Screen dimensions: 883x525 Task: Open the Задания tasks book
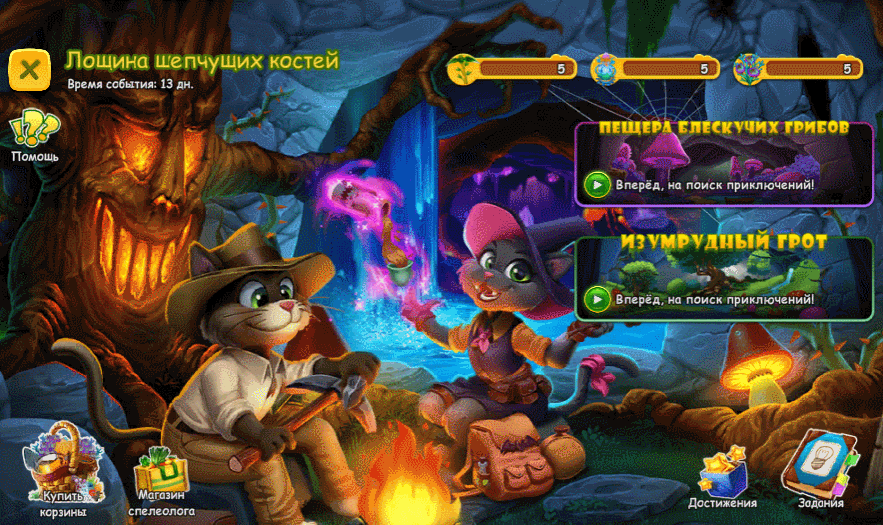click(x=820, y=468)
